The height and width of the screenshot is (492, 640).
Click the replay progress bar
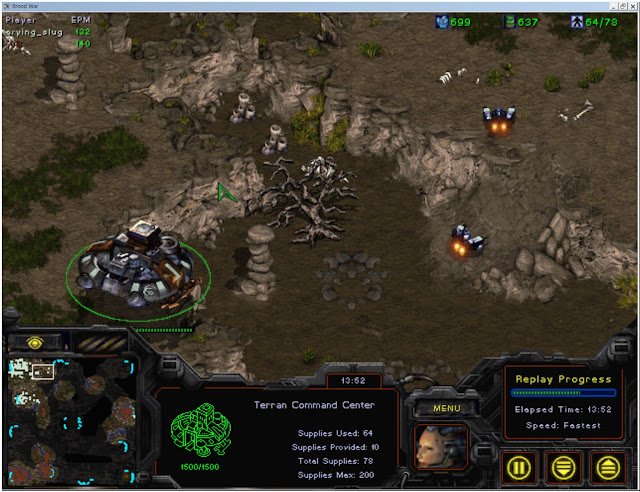point(563,393)
